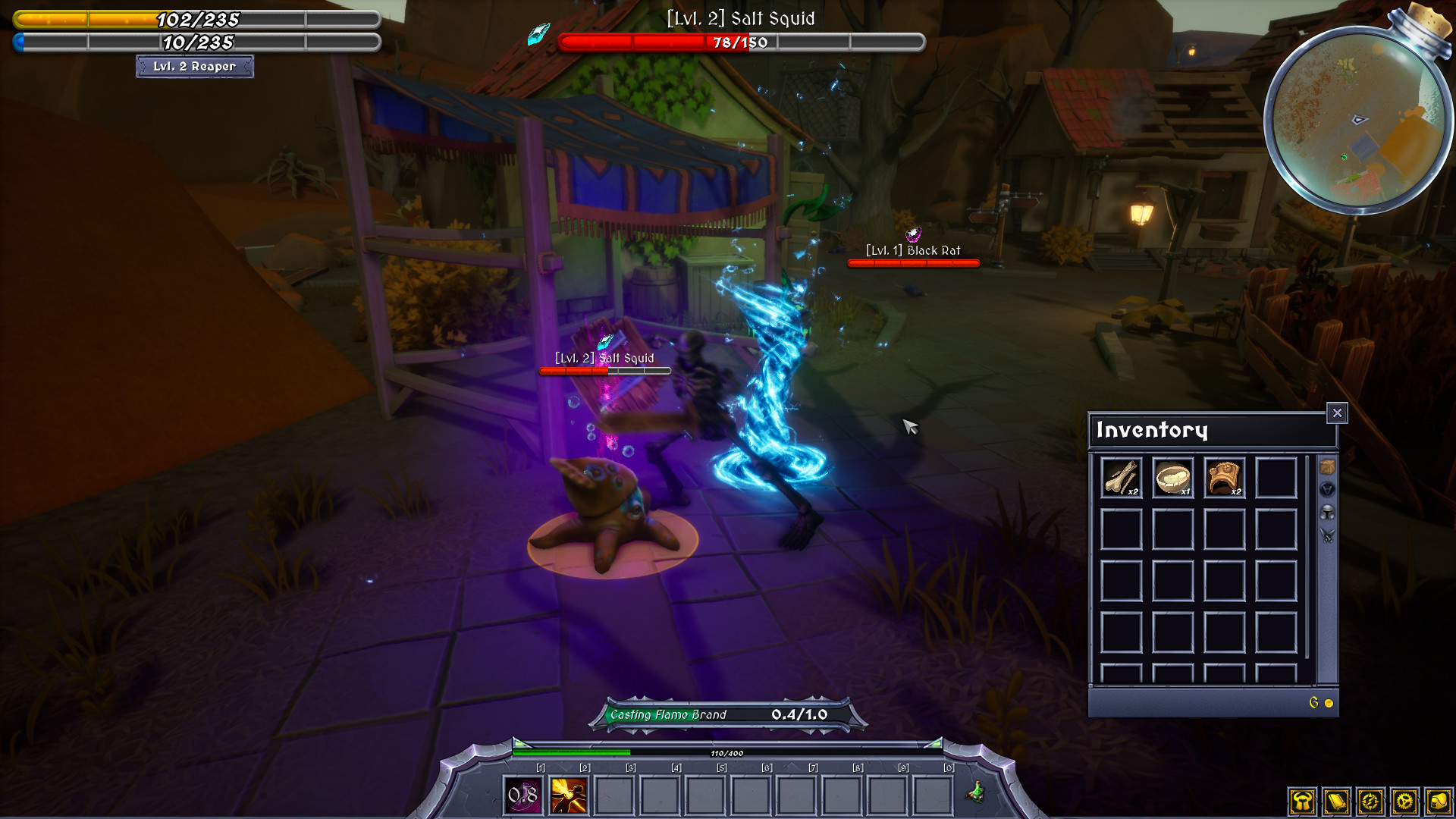Close the Inventory window
This screenshot has width=1456, height=819.
[1337, 413]
